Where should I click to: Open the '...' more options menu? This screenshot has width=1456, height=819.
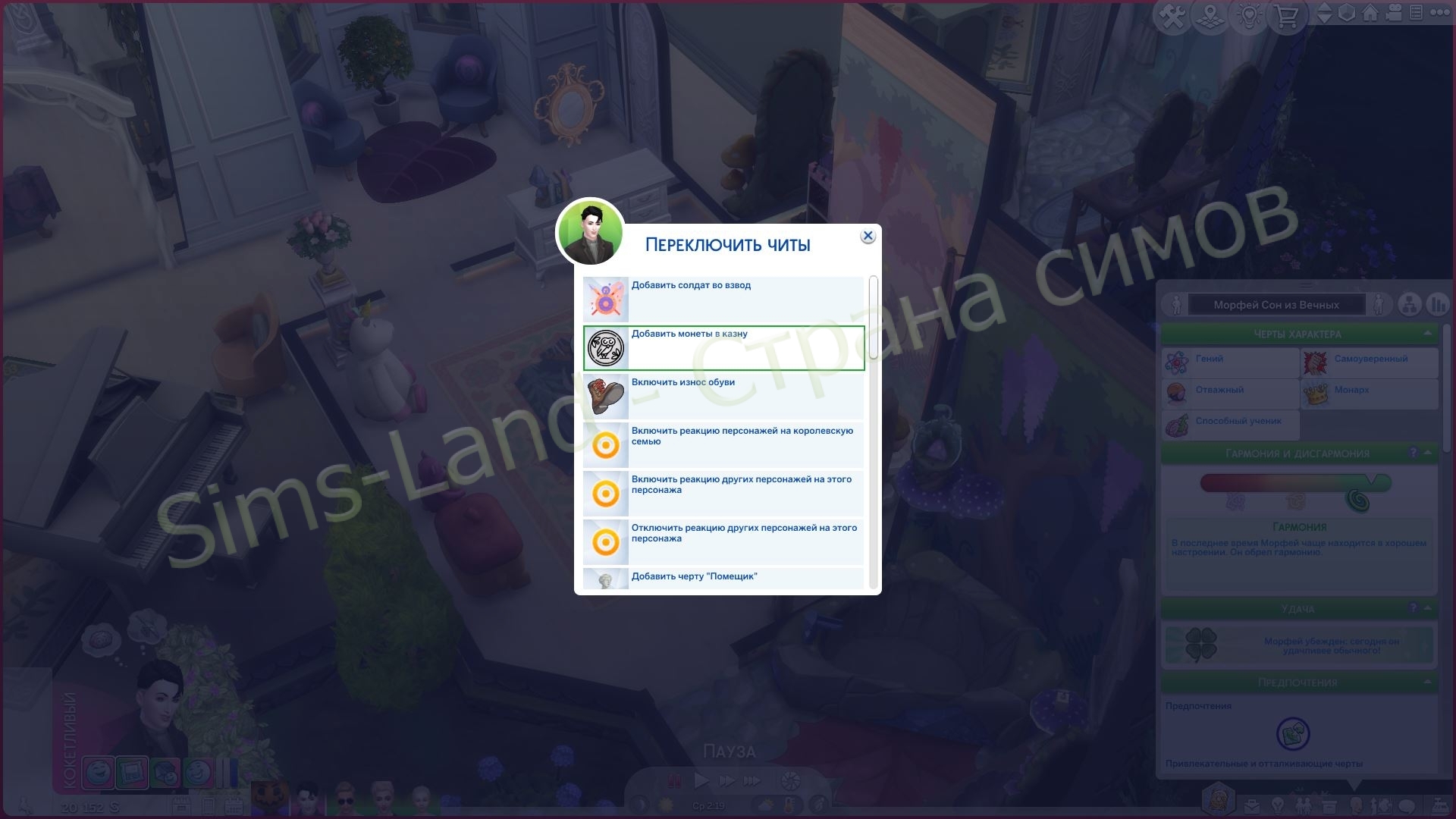pos(1442,13)
